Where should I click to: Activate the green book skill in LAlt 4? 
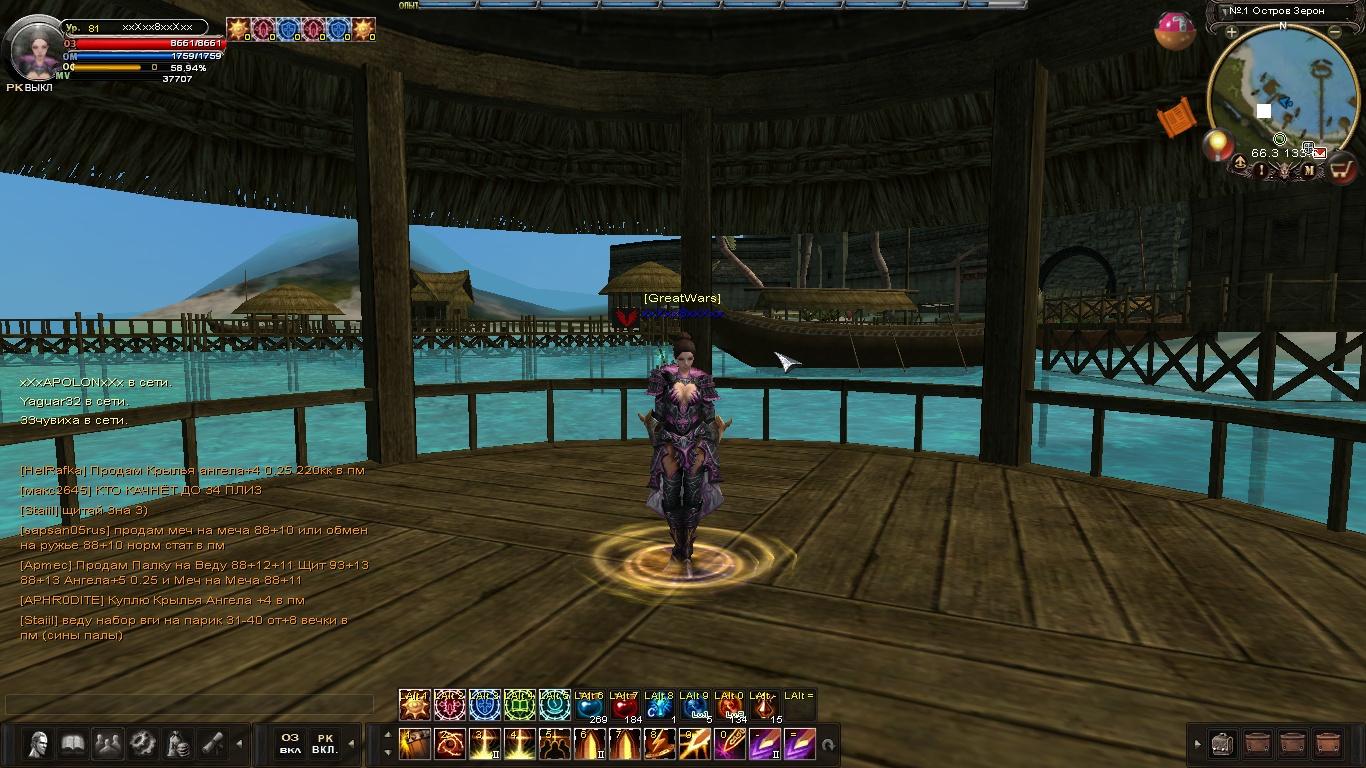tap(519, 707)
